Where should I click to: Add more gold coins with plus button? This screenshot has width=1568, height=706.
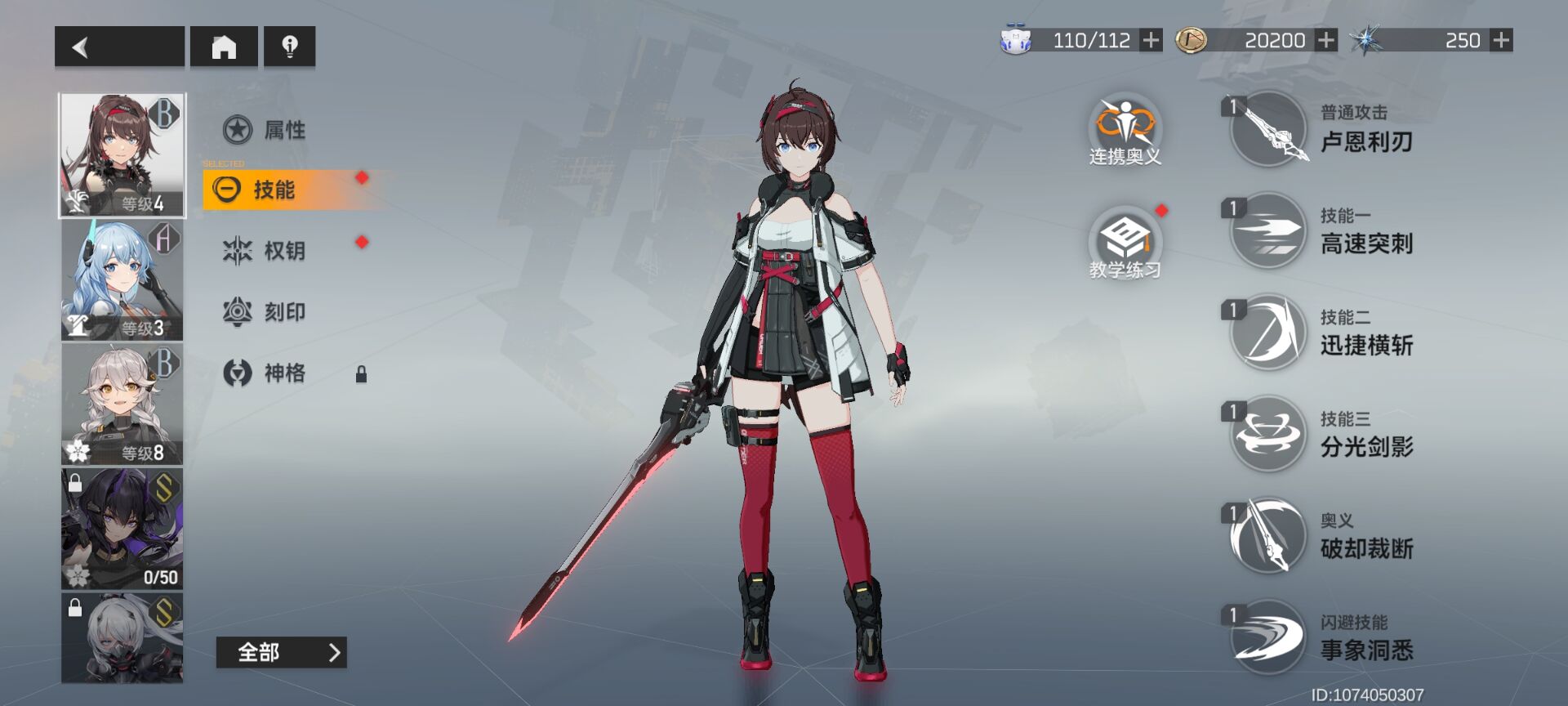click(x=1326, y=40)
